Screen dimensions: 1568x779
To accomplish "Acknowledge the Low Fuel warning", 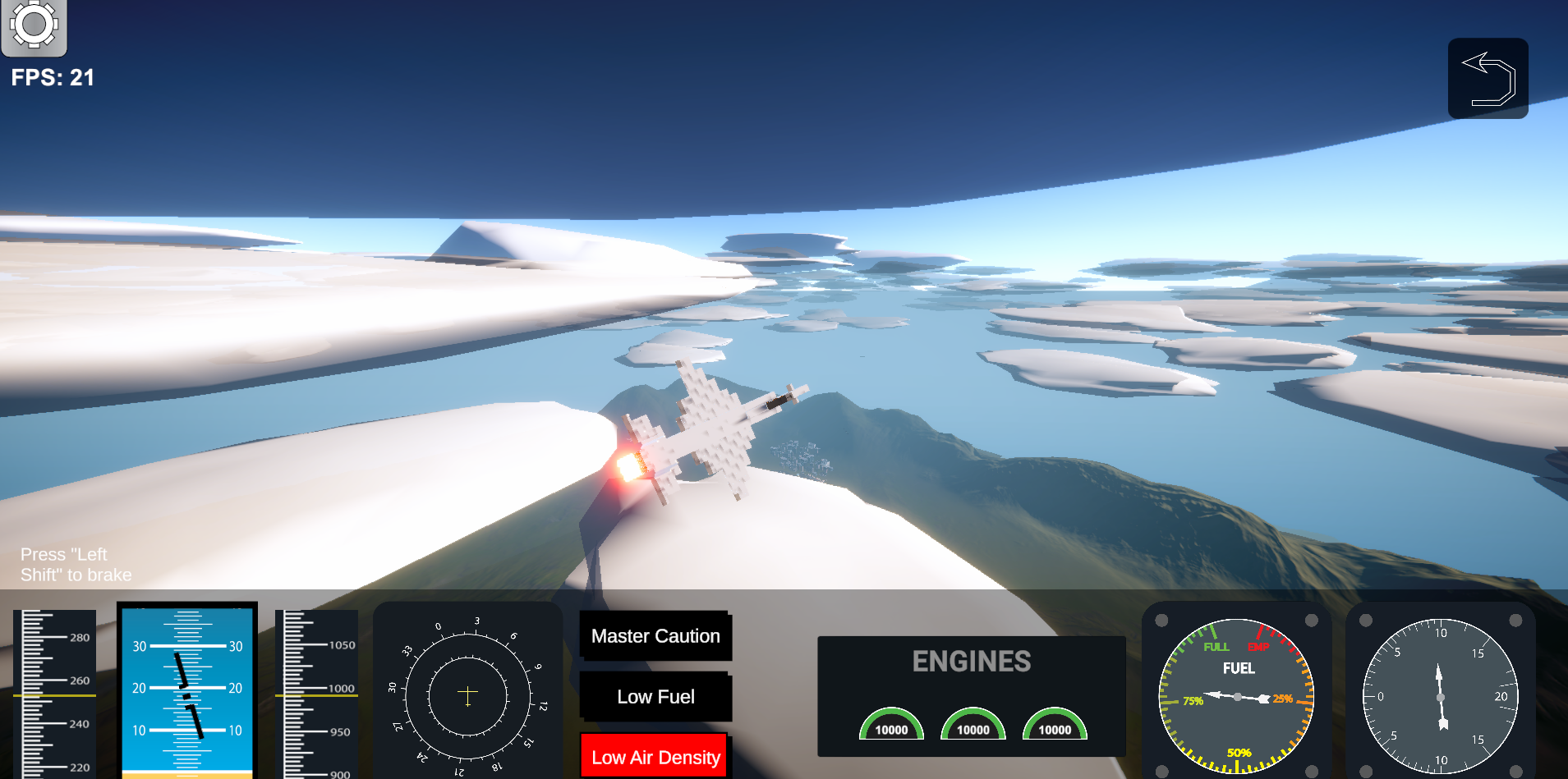I will pyautogui.click(x=655, y=696).
